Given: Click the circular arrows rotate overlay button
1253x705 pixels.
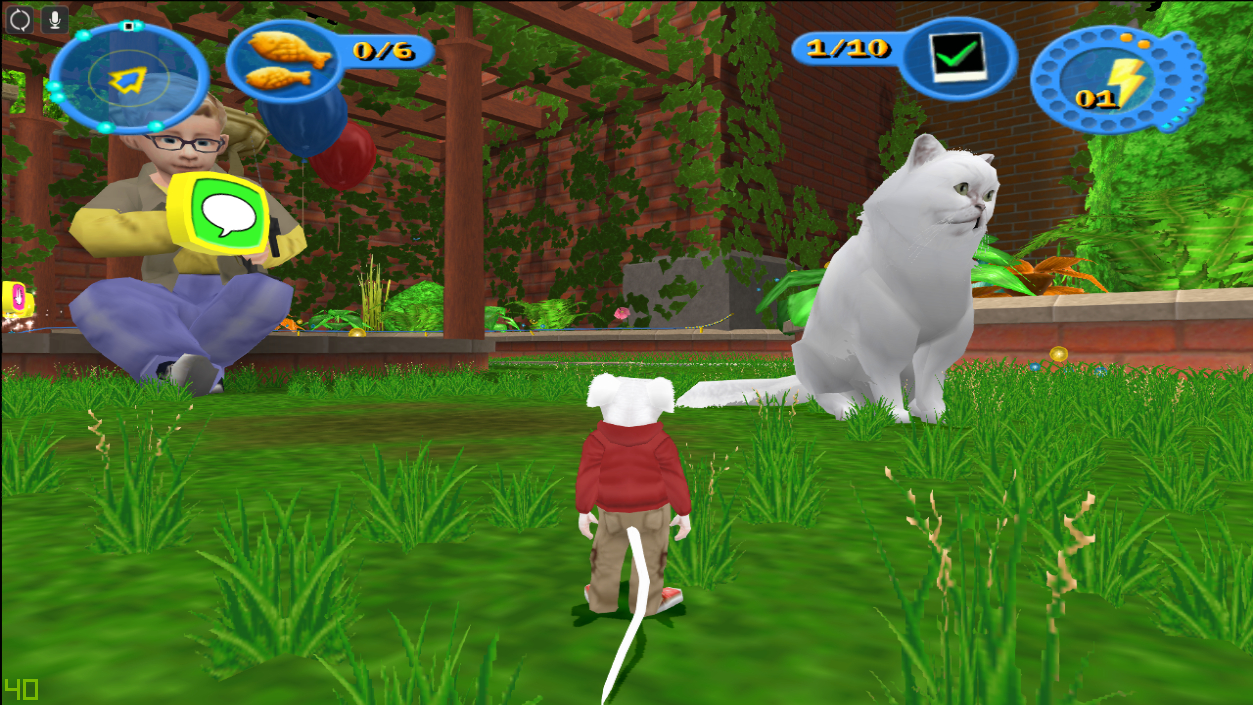Looking at the screenshot, I should click(20, 20).
